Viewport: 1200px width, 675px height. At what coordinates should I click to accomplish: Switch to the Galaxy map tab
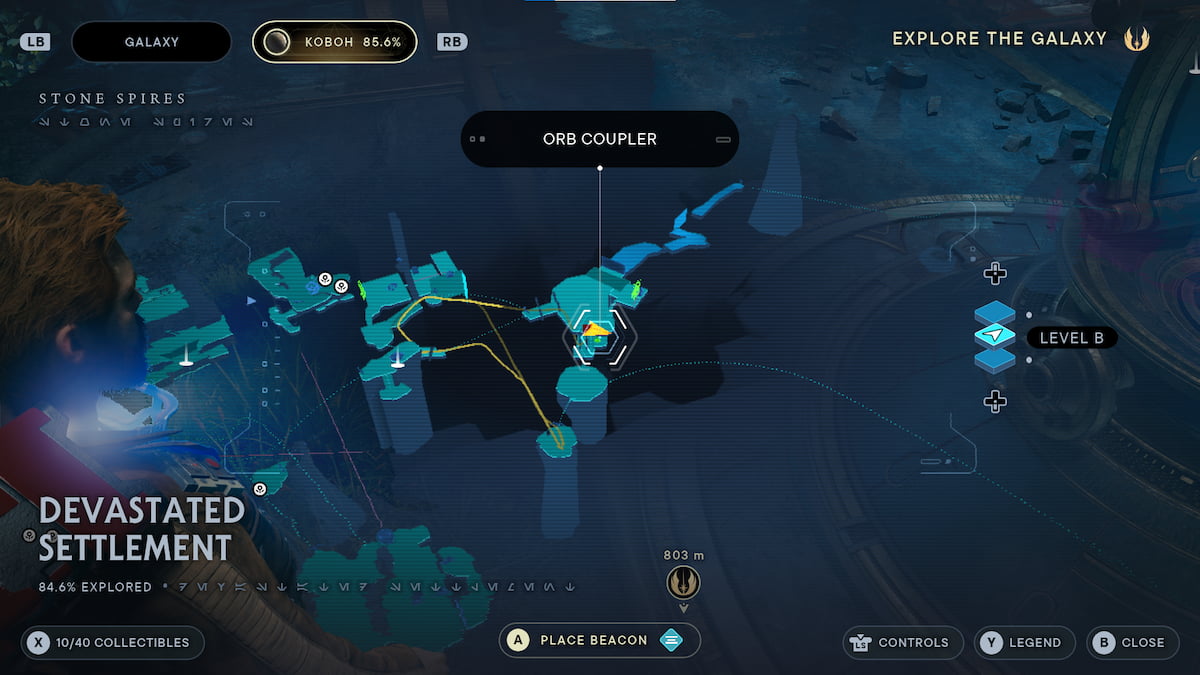tap(151, 42)
